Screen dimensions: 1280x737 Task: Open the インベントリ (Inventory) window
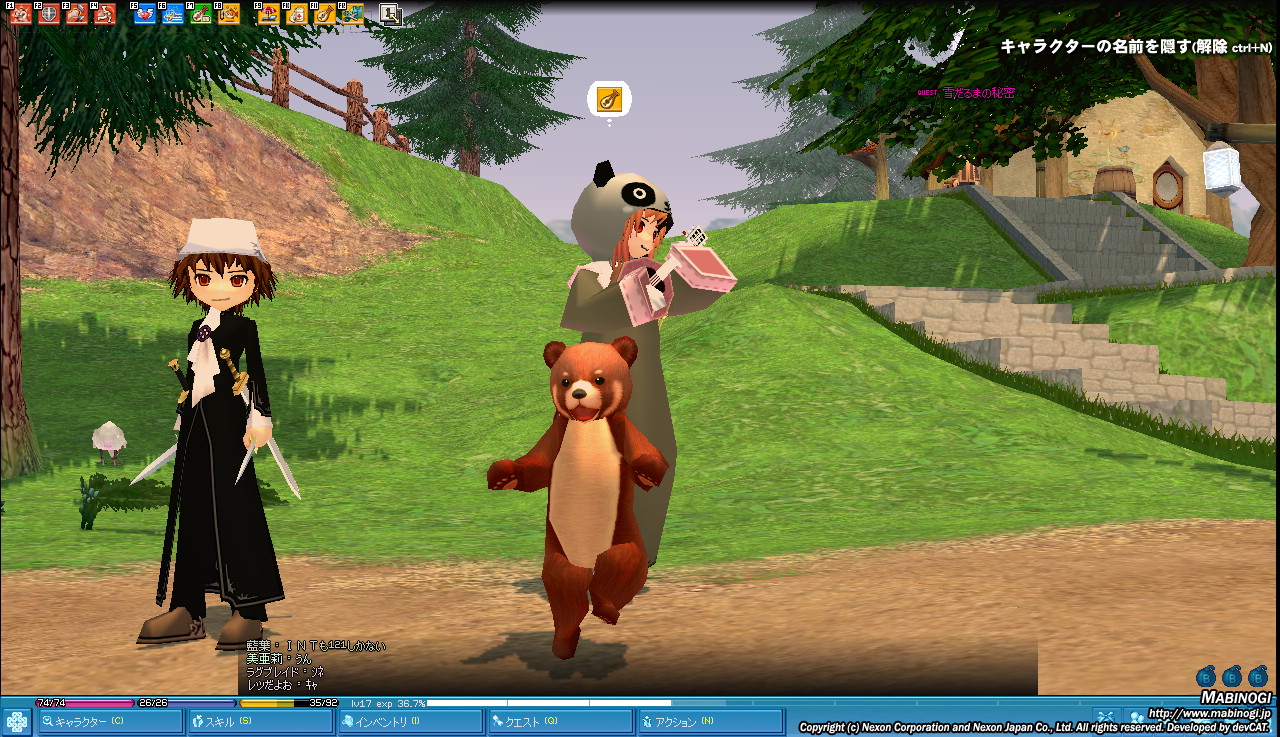click(410, 721)
